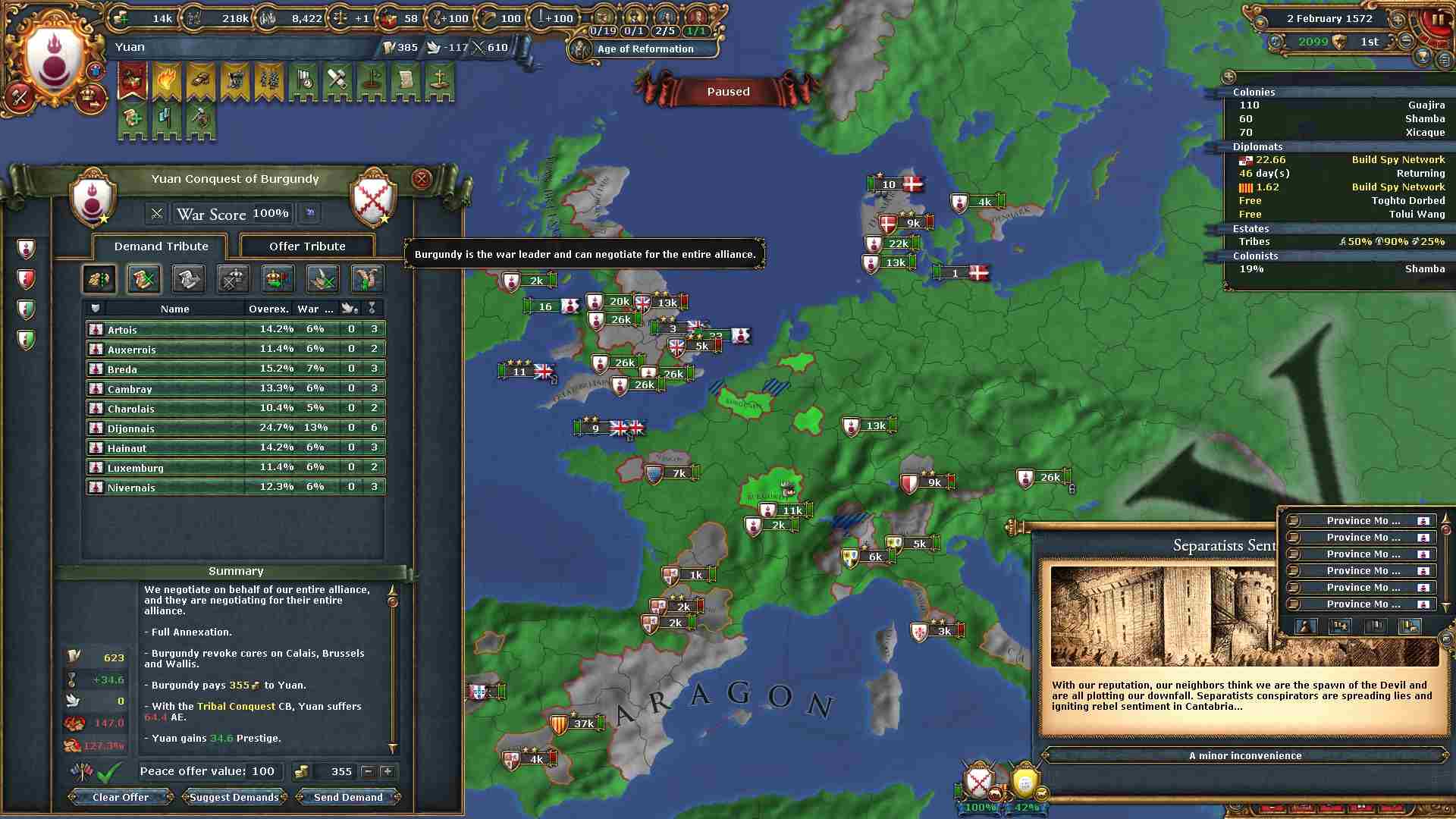
Task: Close the Yuan Conquest of Burgundy window
Action: tap(422, 179)
